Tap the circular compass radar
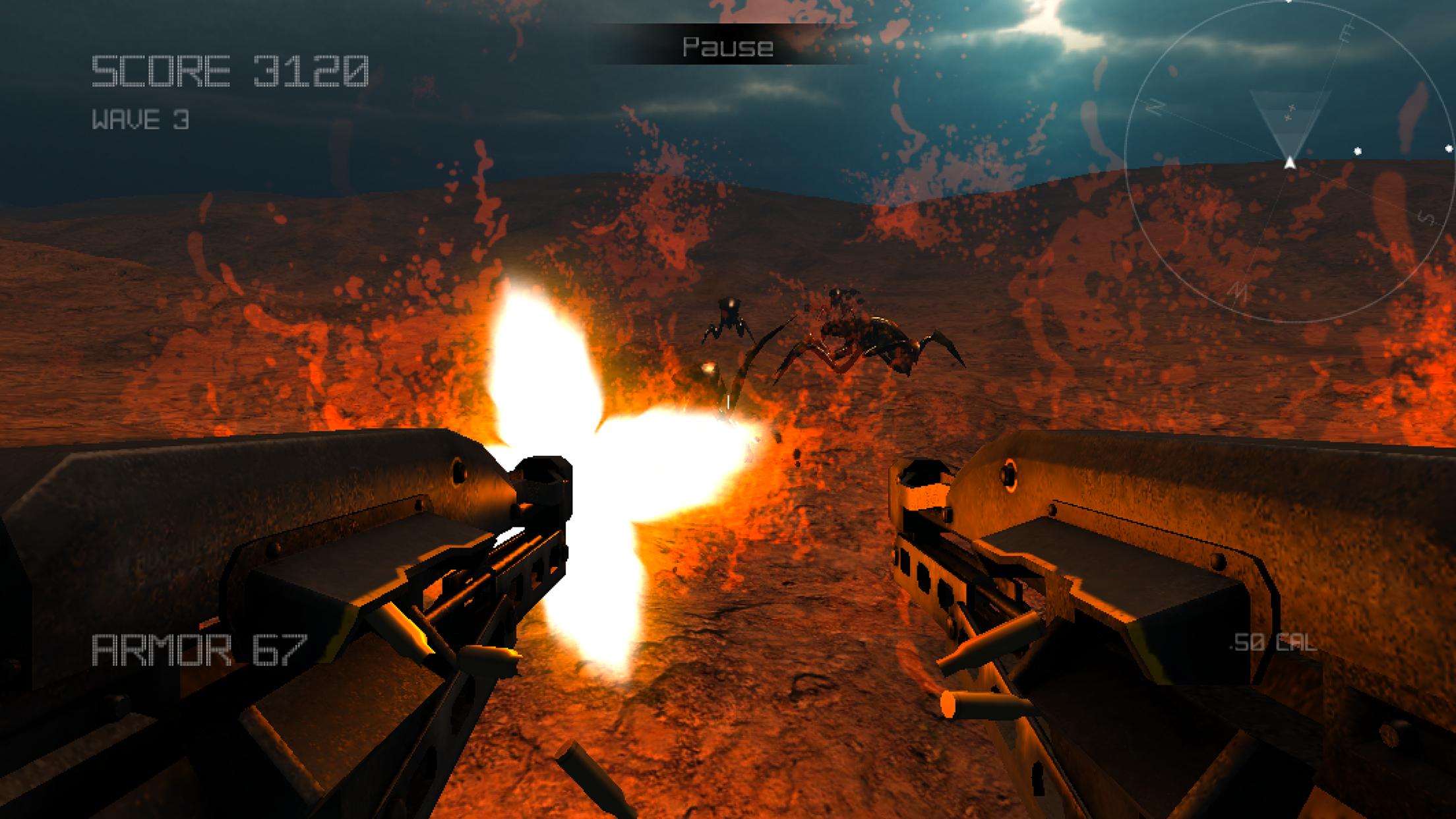The height and width of the screenshot is (819, 1456). pos(1289,162)
